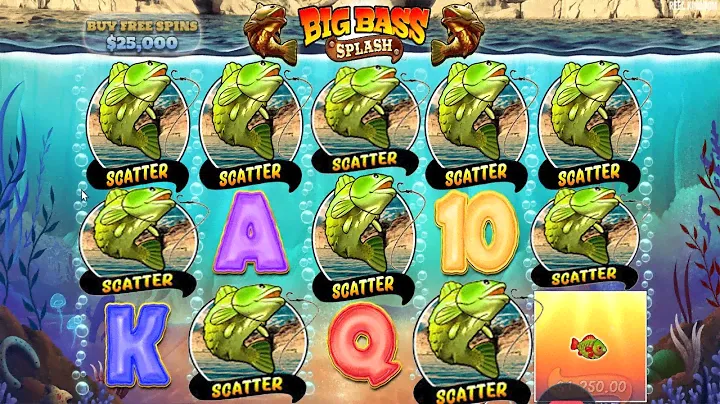720x404 pixels.
Task: Open the Buy Free Spins $25,000 option
Action: pyautogui.click(x=143, y=34)
